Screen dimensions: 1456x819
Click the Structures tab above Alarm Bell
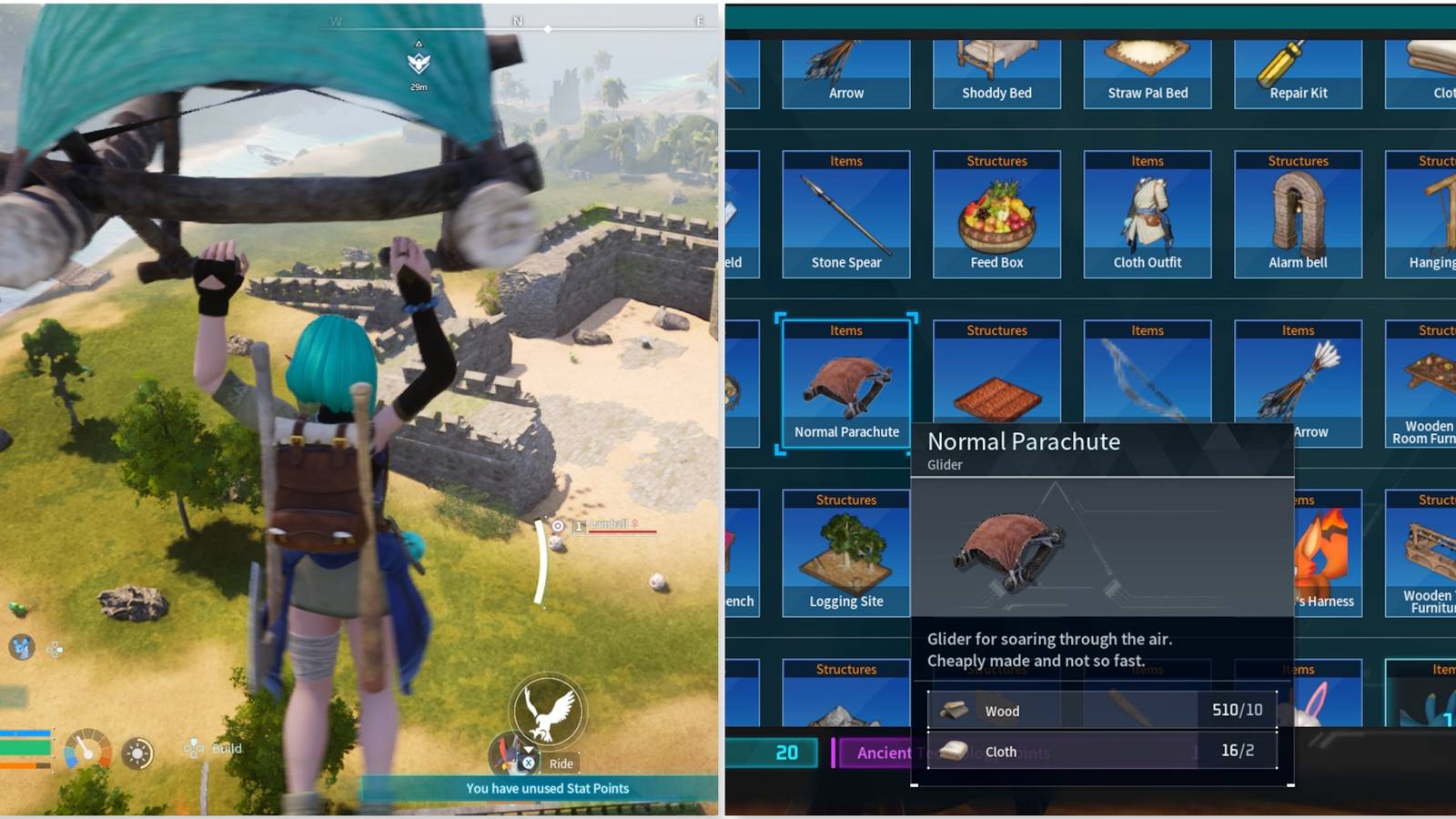(x=1298, y=160)
